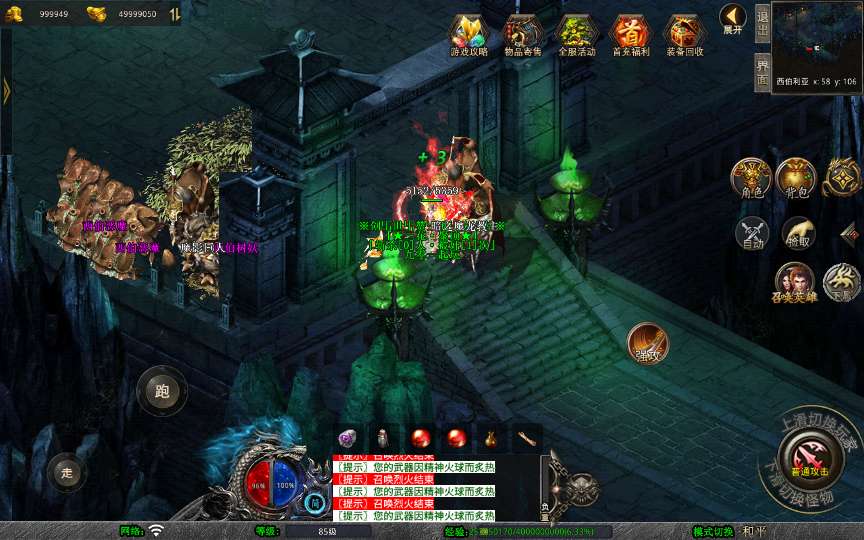
Task: Open the 游戏攻略 game guide icon
Action: click(469, 35)
